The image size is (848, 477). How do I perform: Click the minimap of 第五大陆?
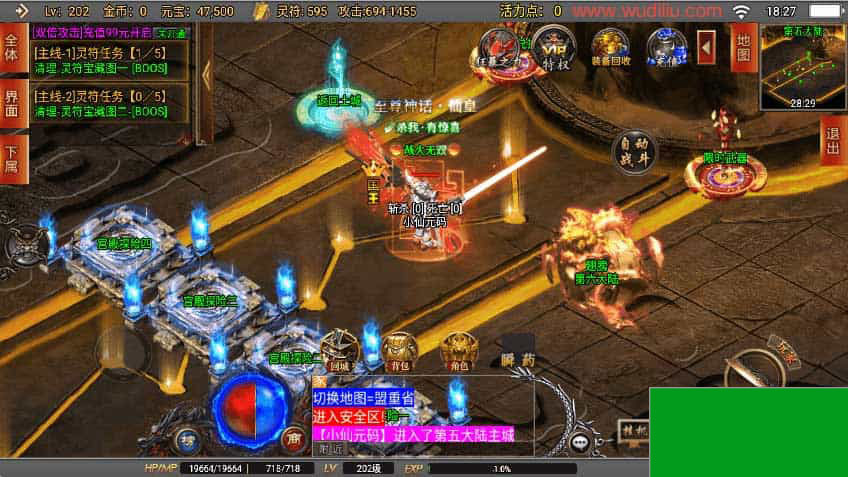click(802, 65)
